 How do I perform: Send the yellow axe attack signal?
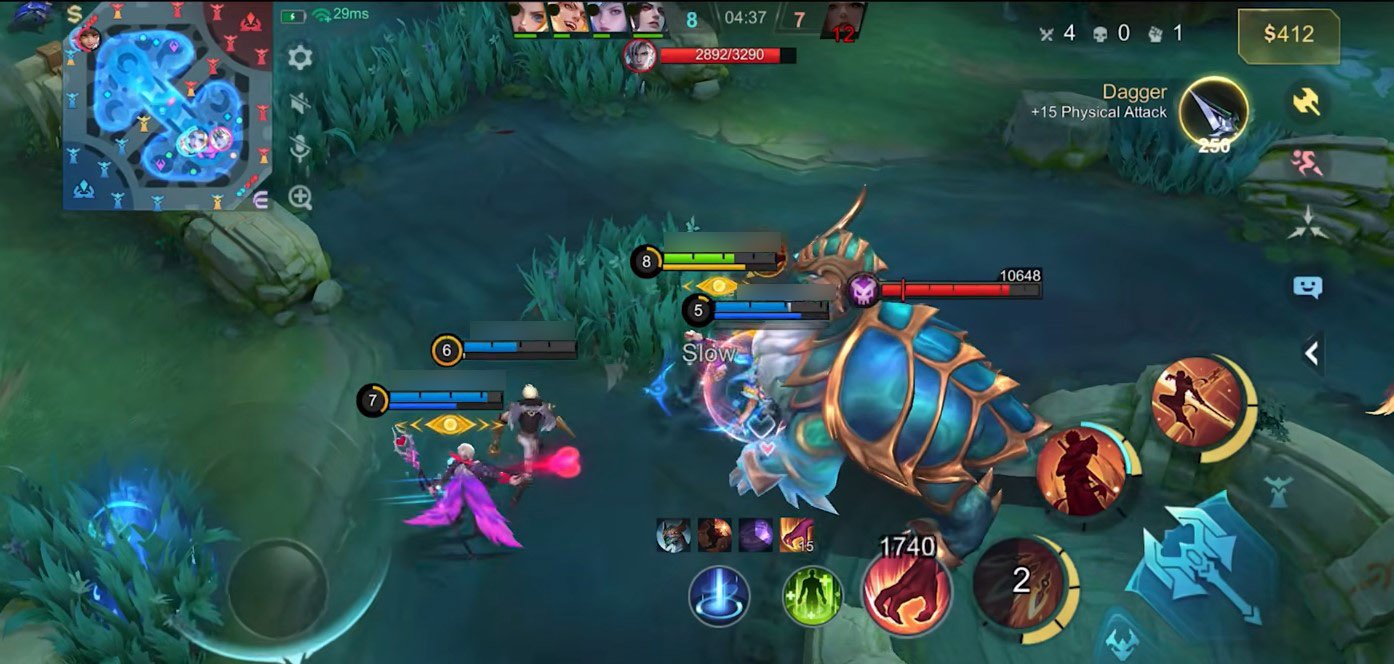[1306, 100]
